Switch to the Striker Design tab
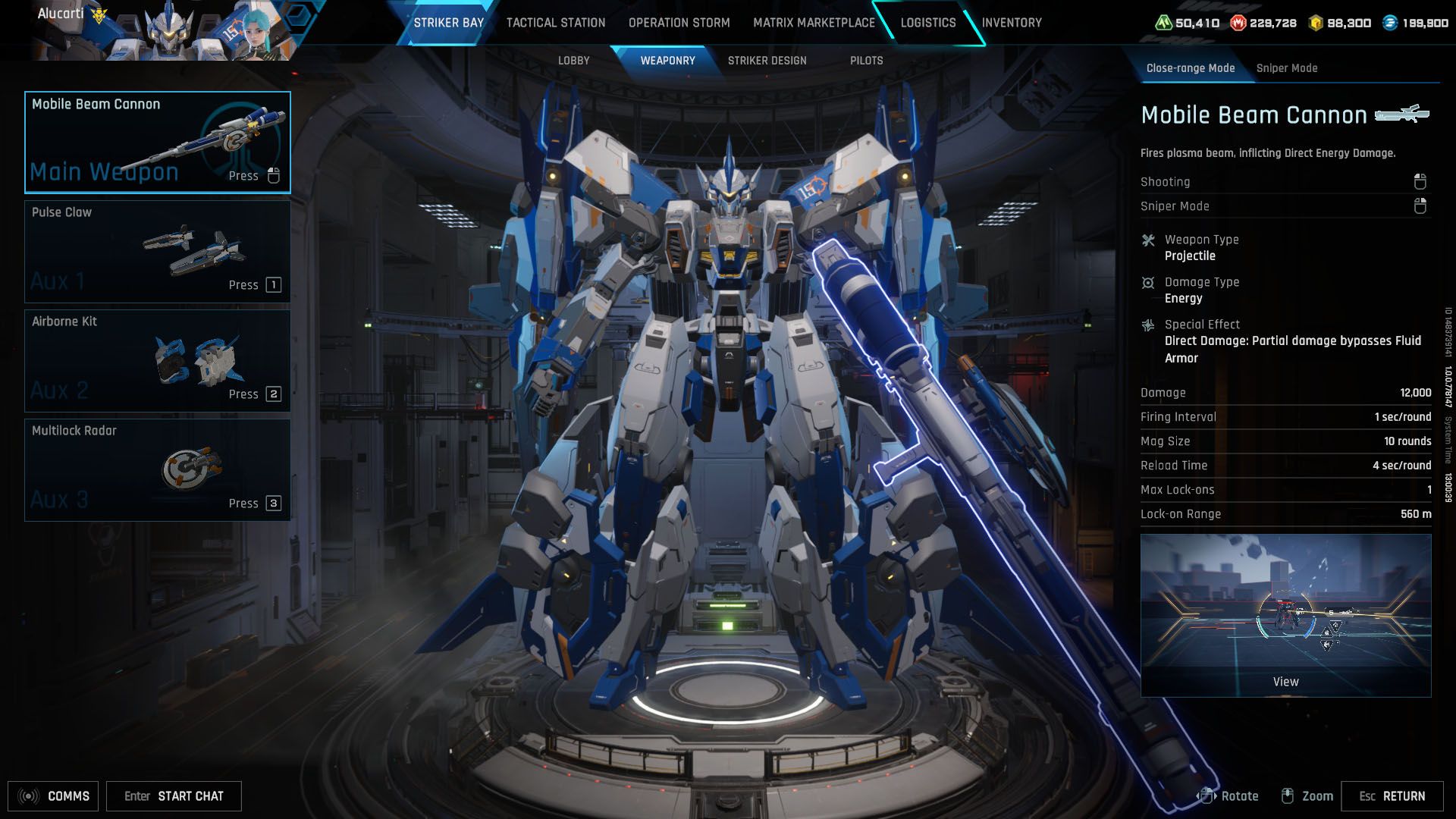This screenshot has height=819, width=1456. pyautogui.click(x=767, y=61)
